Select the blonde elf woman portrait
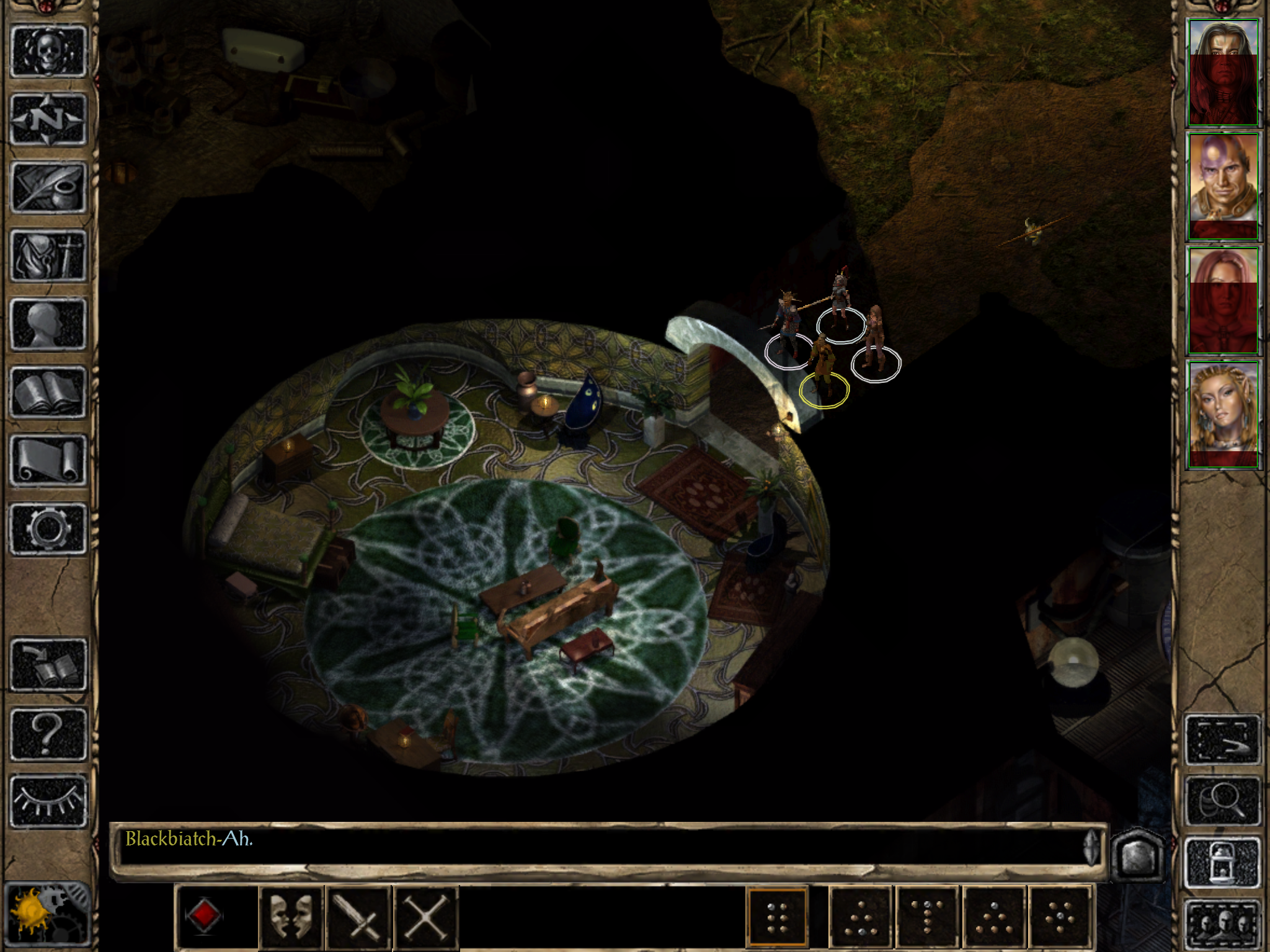Image resolution: width=1270 pixels, height=952 pixels. point(1223,415)
